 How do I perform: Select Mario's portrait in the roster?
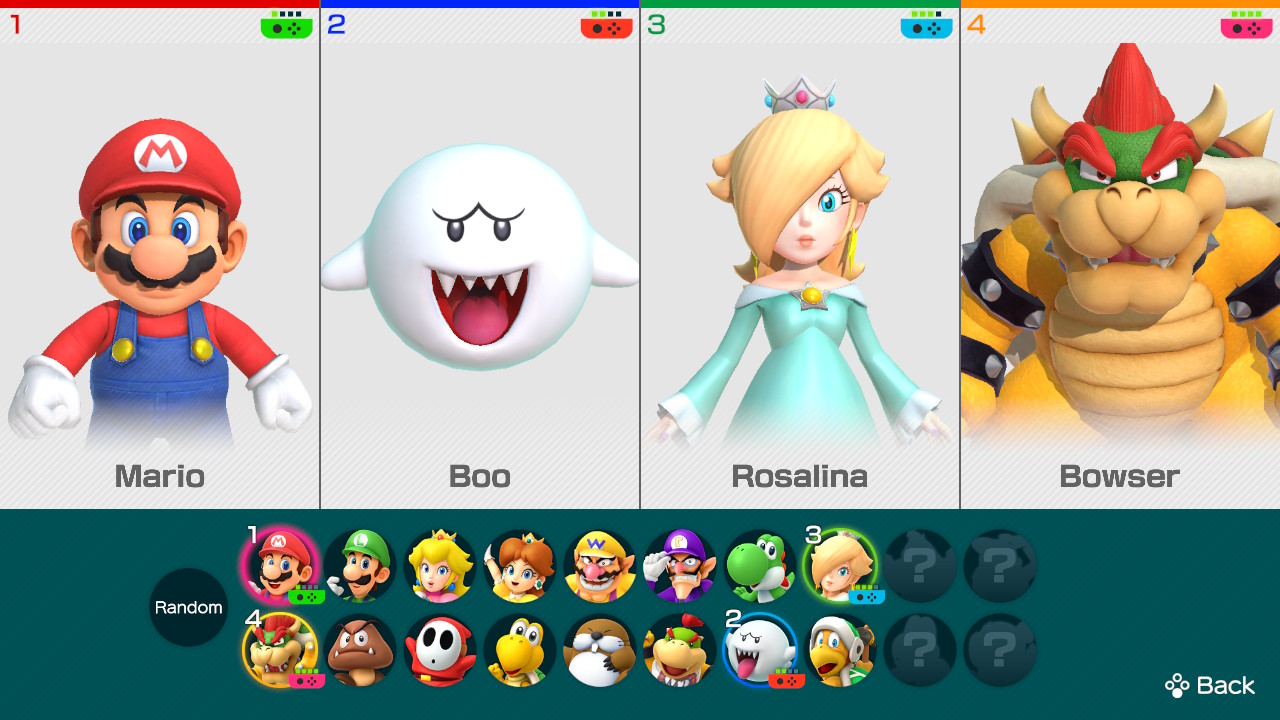pos(280,566)
